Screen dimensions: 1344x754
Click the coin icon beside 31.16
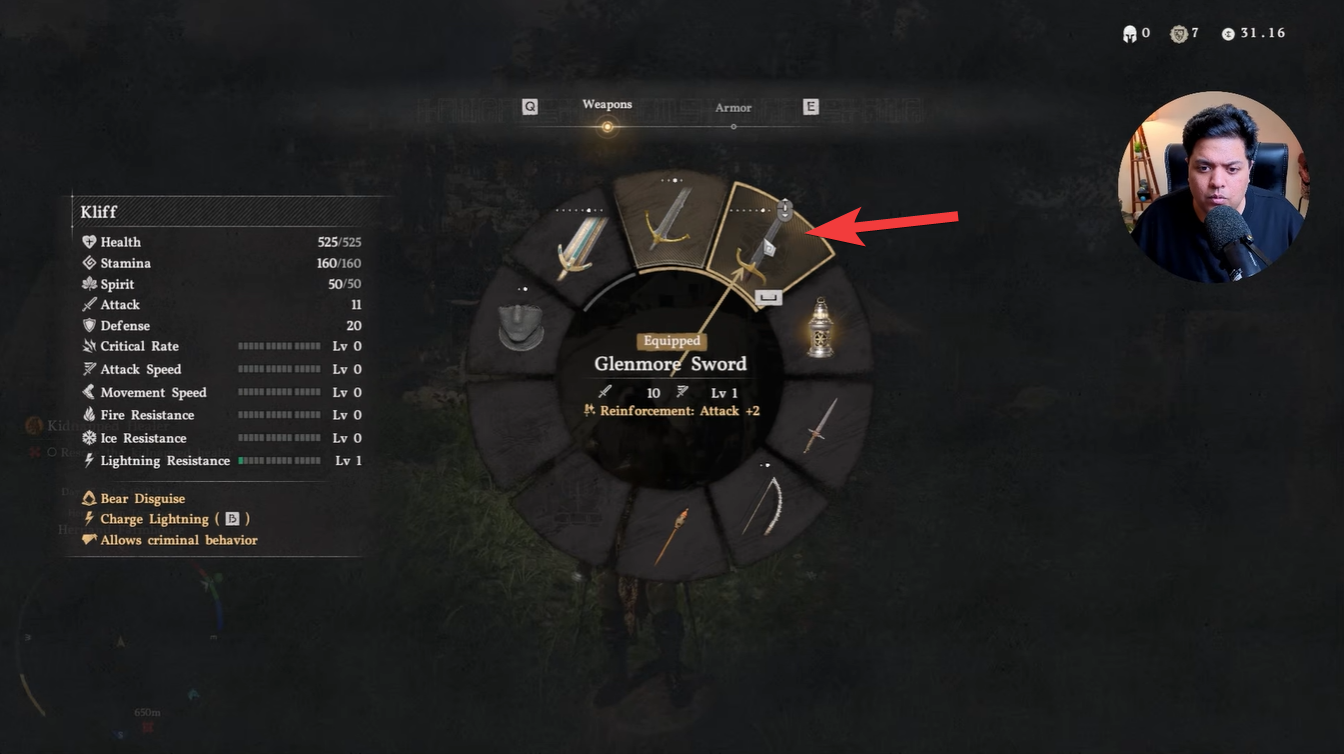[x=1227, y=32]
